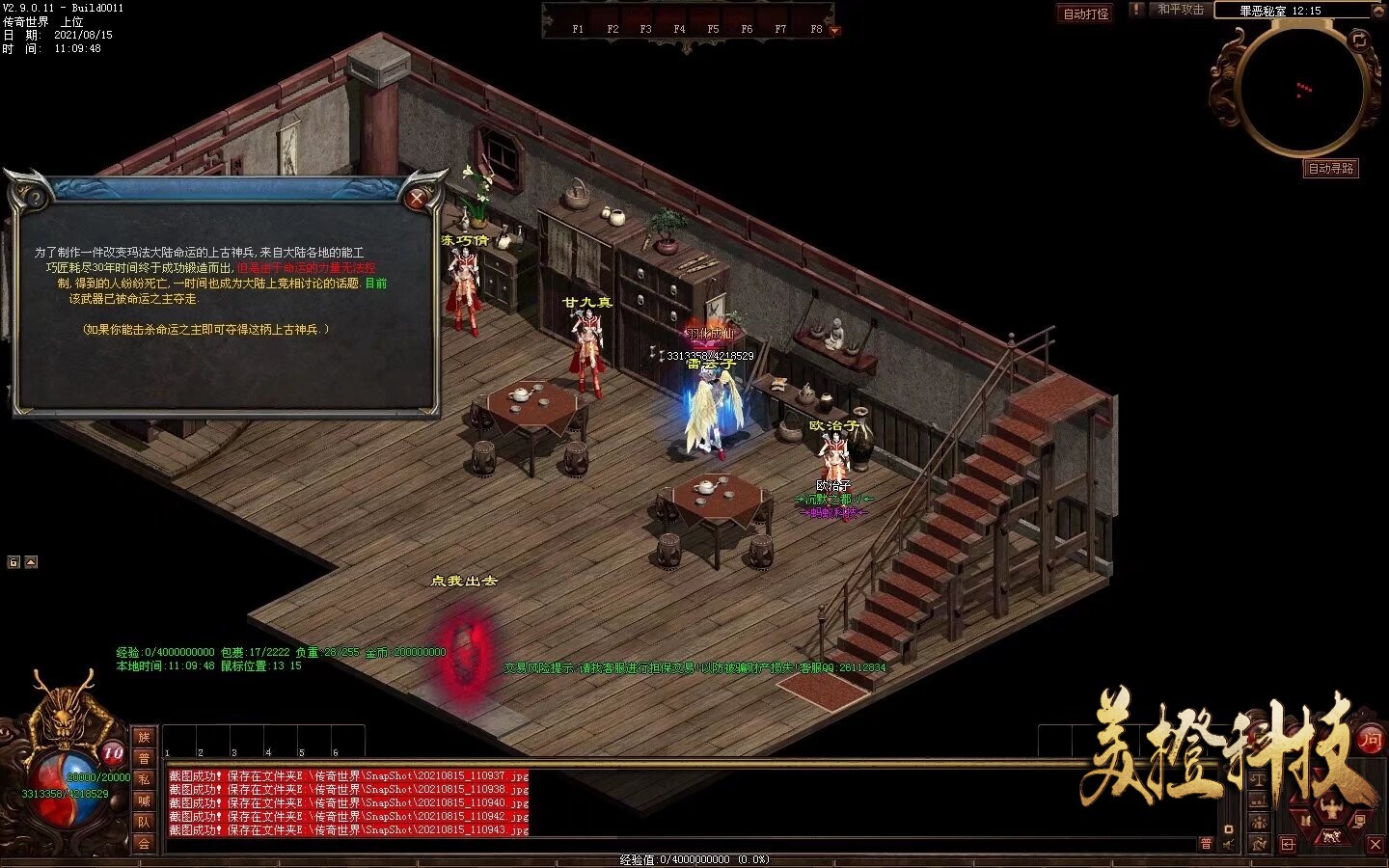Click the horse mount icon in hex panel
This screenshot has width=1389, height=868.
[x=1331, y=836]
